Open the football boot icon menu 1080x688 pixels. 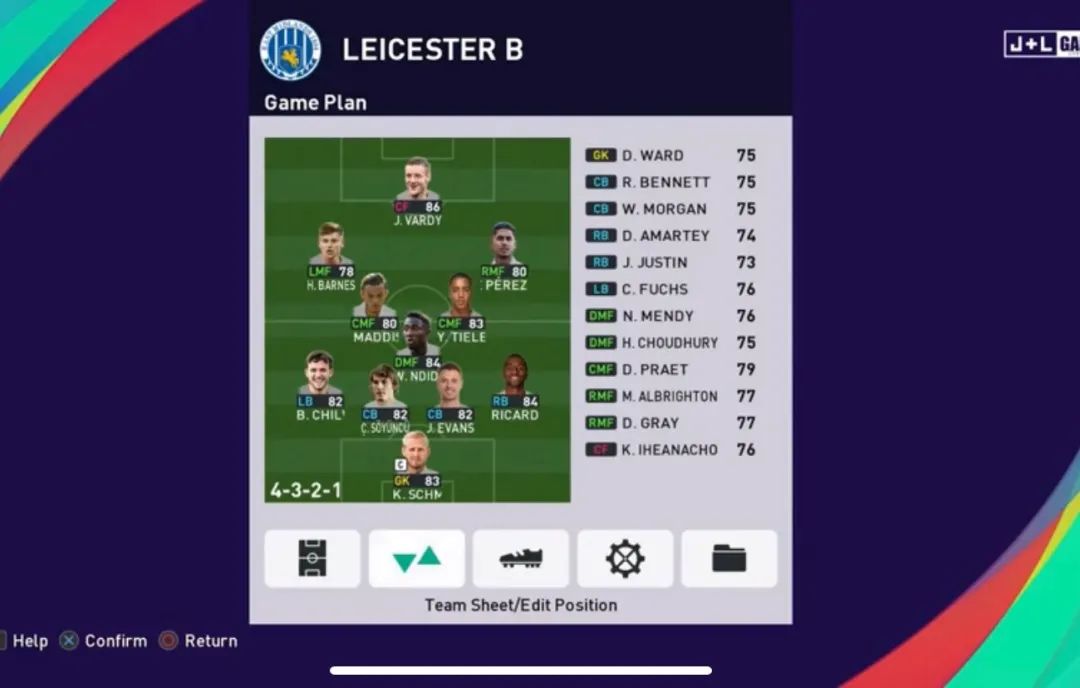coord(520,558)
